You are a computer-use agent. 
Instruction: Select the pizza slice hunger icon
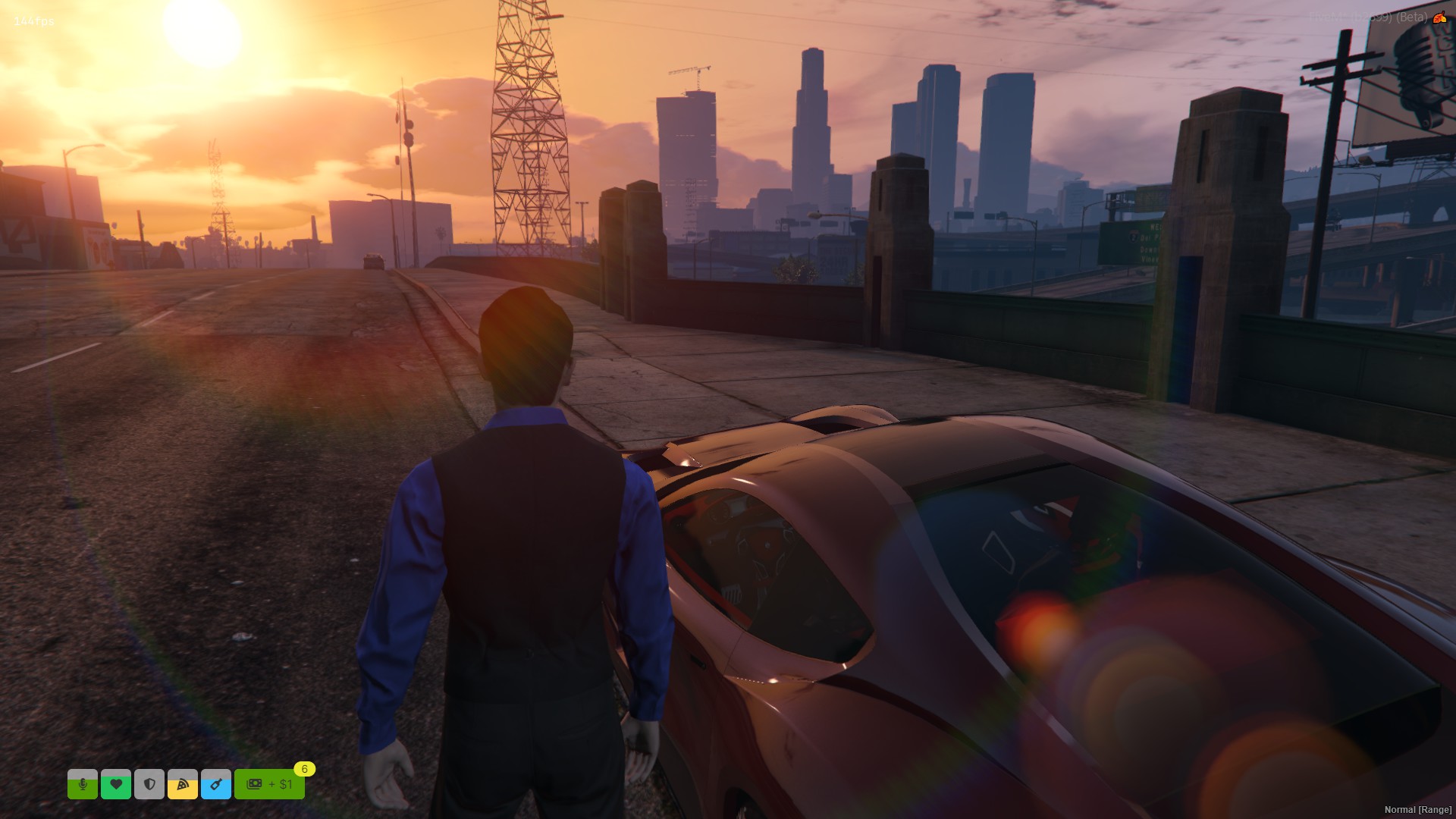point(183,784)
